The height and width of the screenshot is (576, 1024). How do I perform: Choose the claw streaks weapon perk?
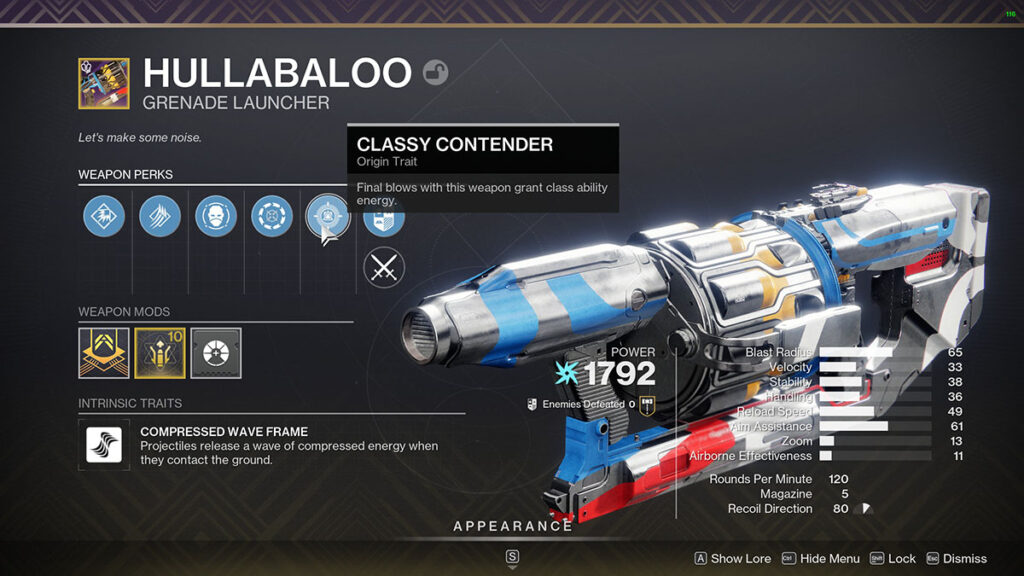click(x=160, y=216)
